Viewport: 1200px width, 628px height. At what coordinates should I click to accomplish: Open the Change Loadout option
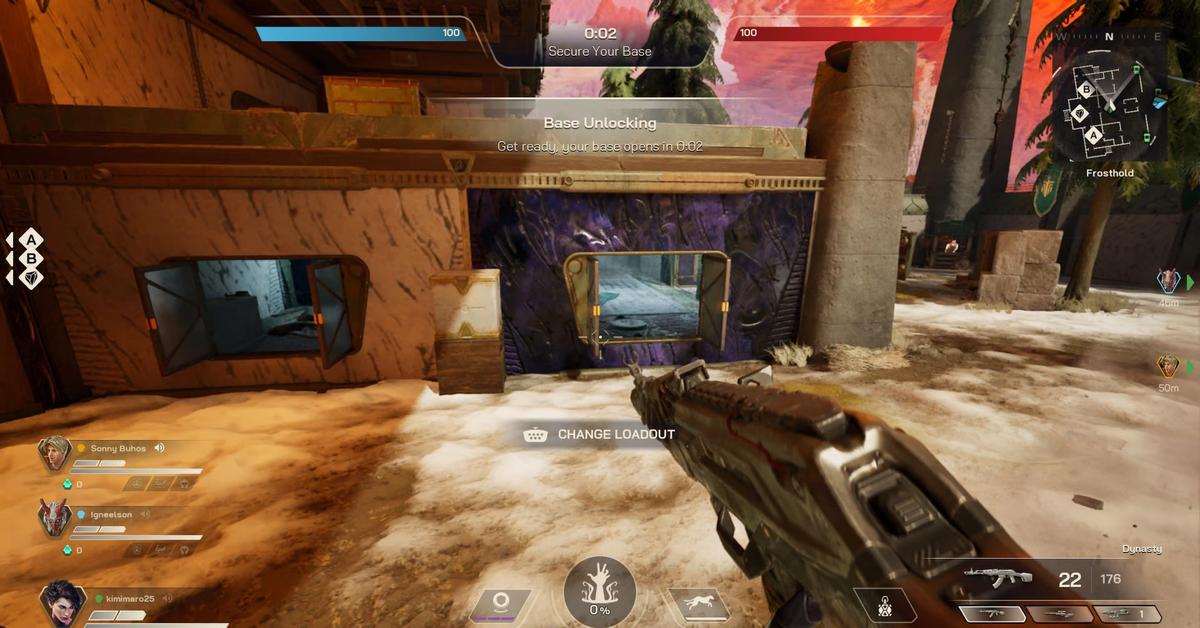[x=599, y=435]
